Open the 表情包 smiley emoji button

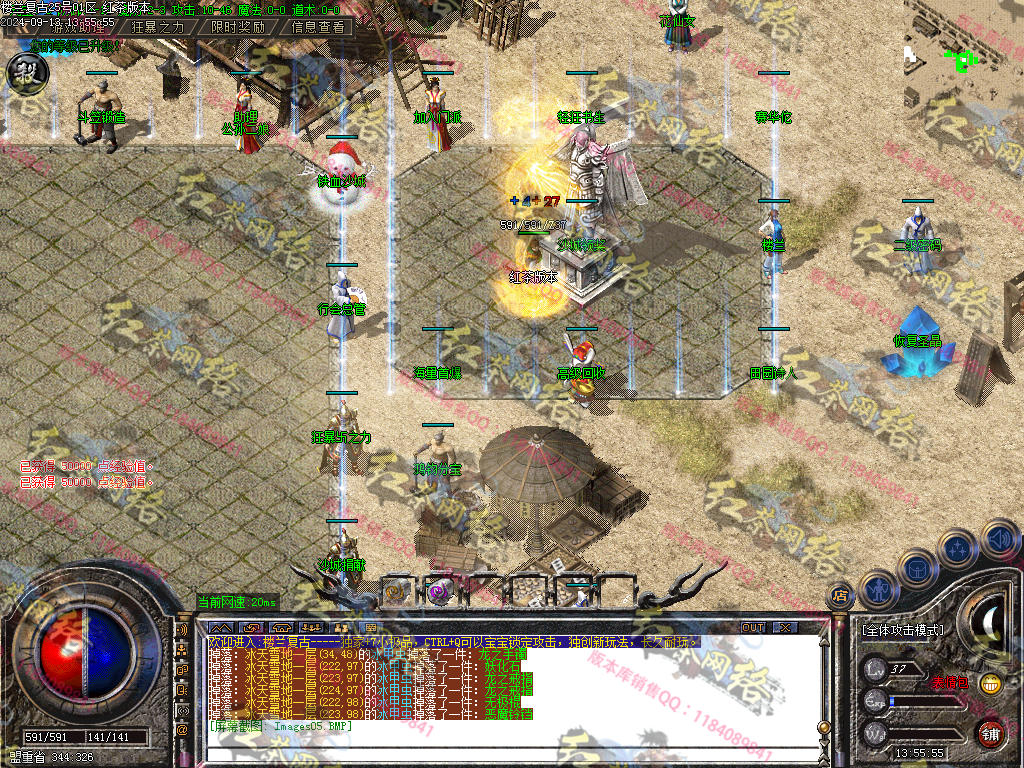tap(990, 684)
